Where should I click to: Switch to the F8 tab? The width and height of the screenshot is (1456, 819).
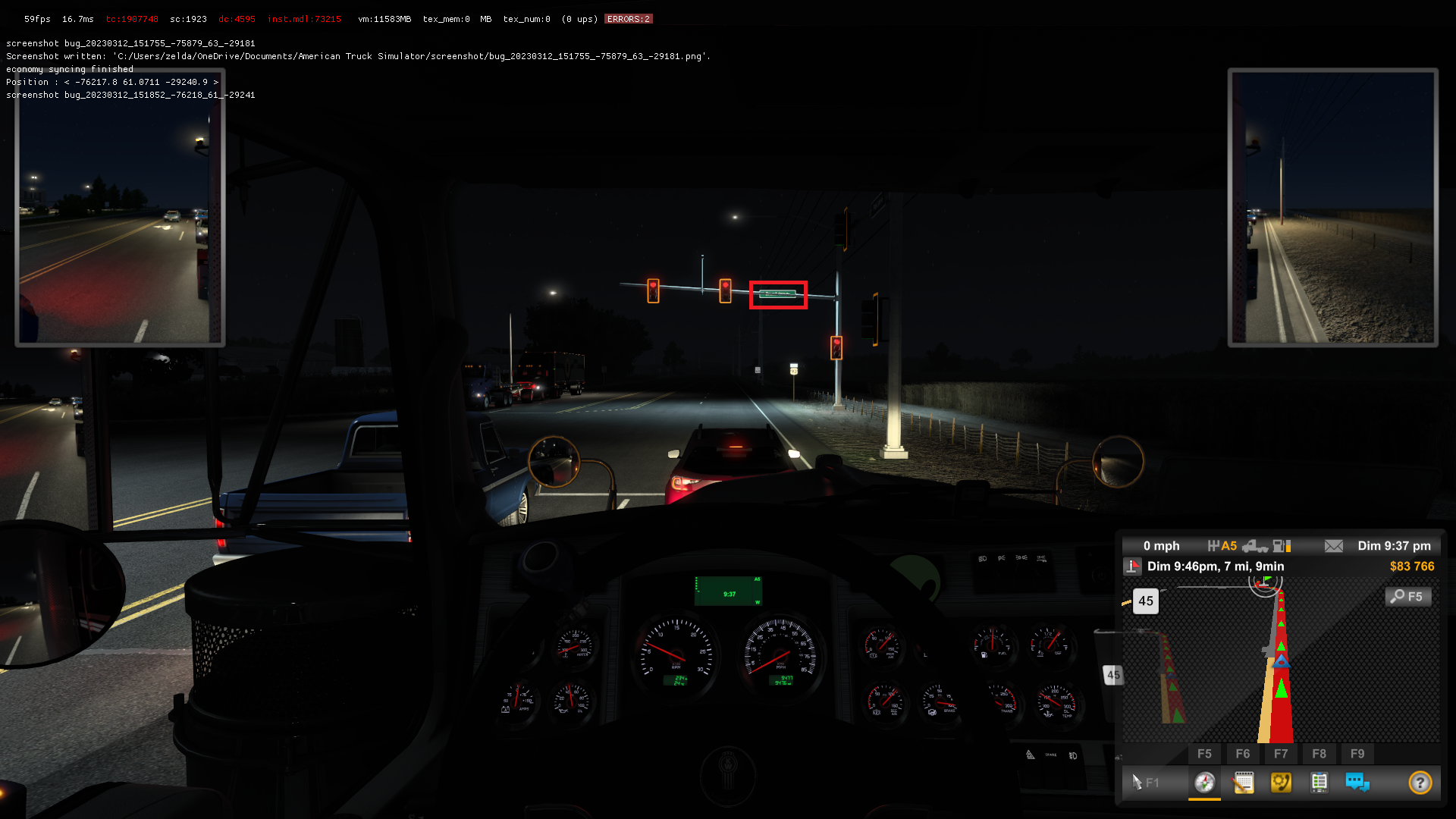pos(1319,754)
